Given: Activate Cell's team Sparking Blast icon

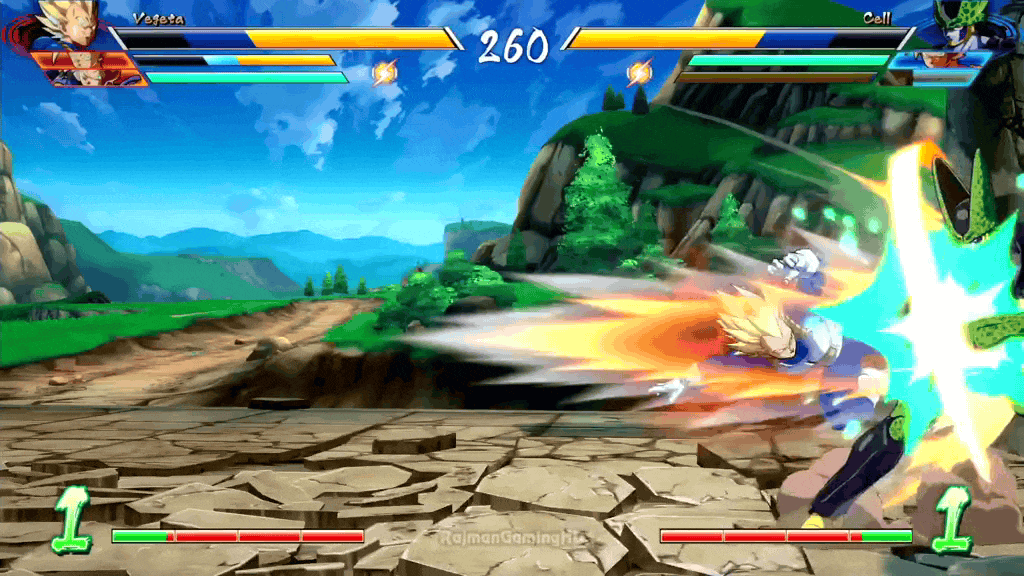Looking at the screenshot, I should 639,72.
